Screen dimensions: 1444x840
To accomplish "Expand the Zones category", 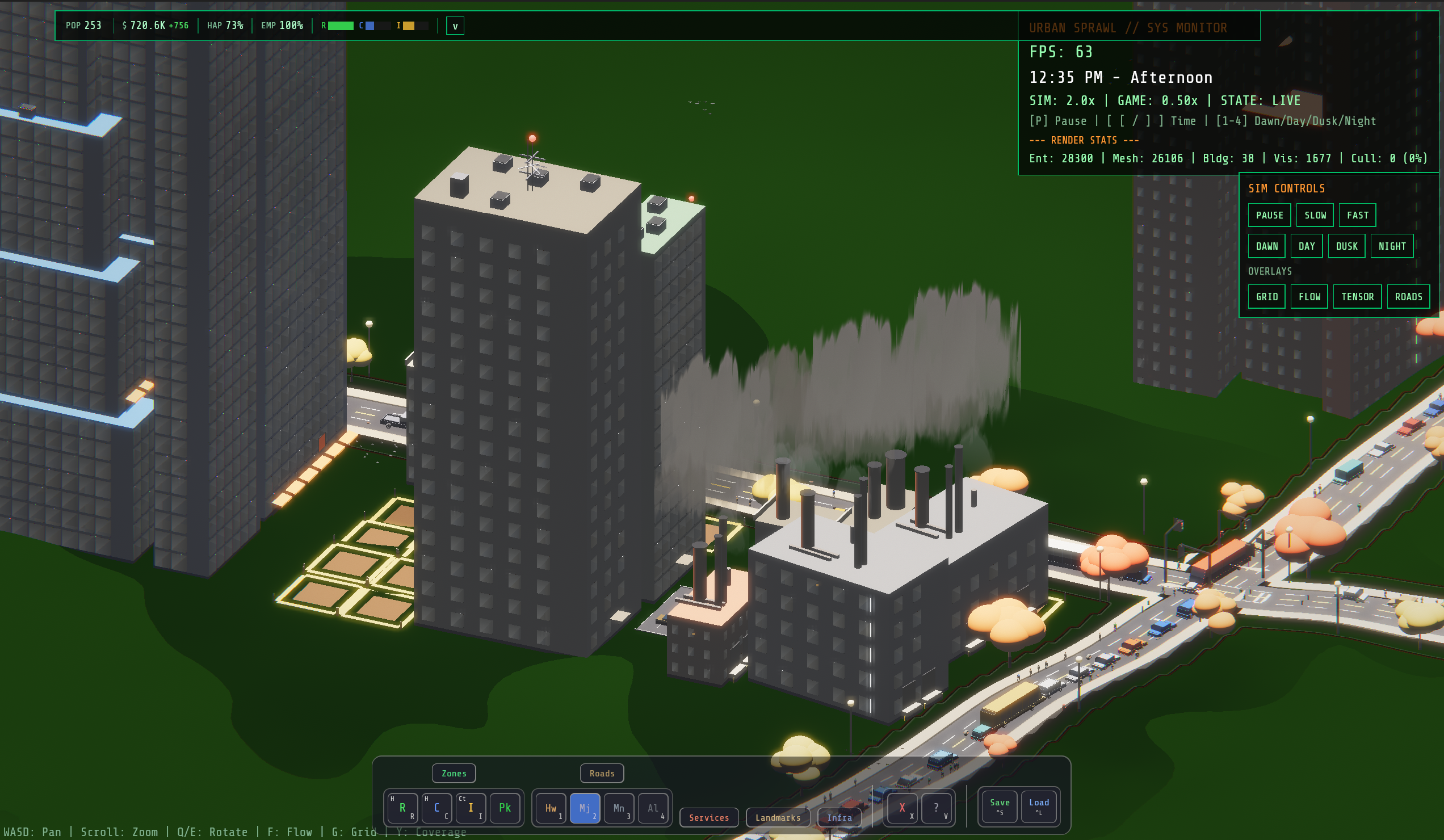I will tap(454, 773).
